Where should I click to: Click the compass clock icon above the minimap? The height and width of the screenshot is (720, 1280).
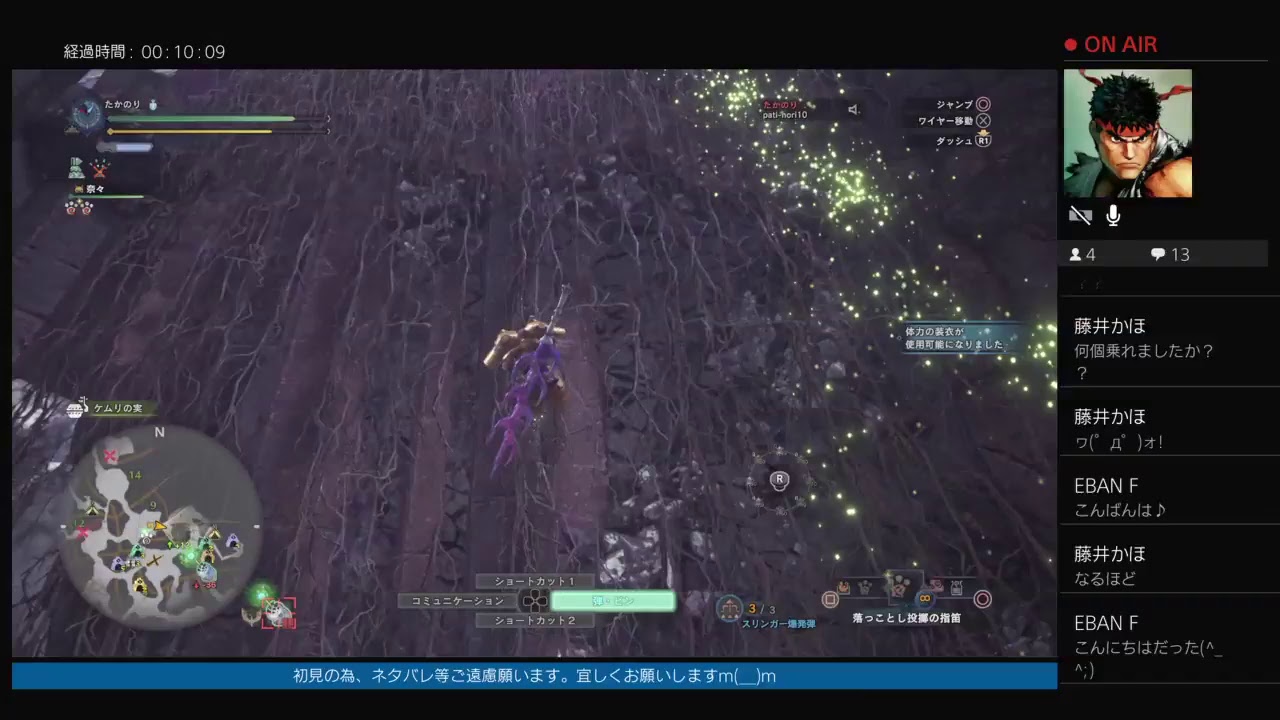point(85,118)
